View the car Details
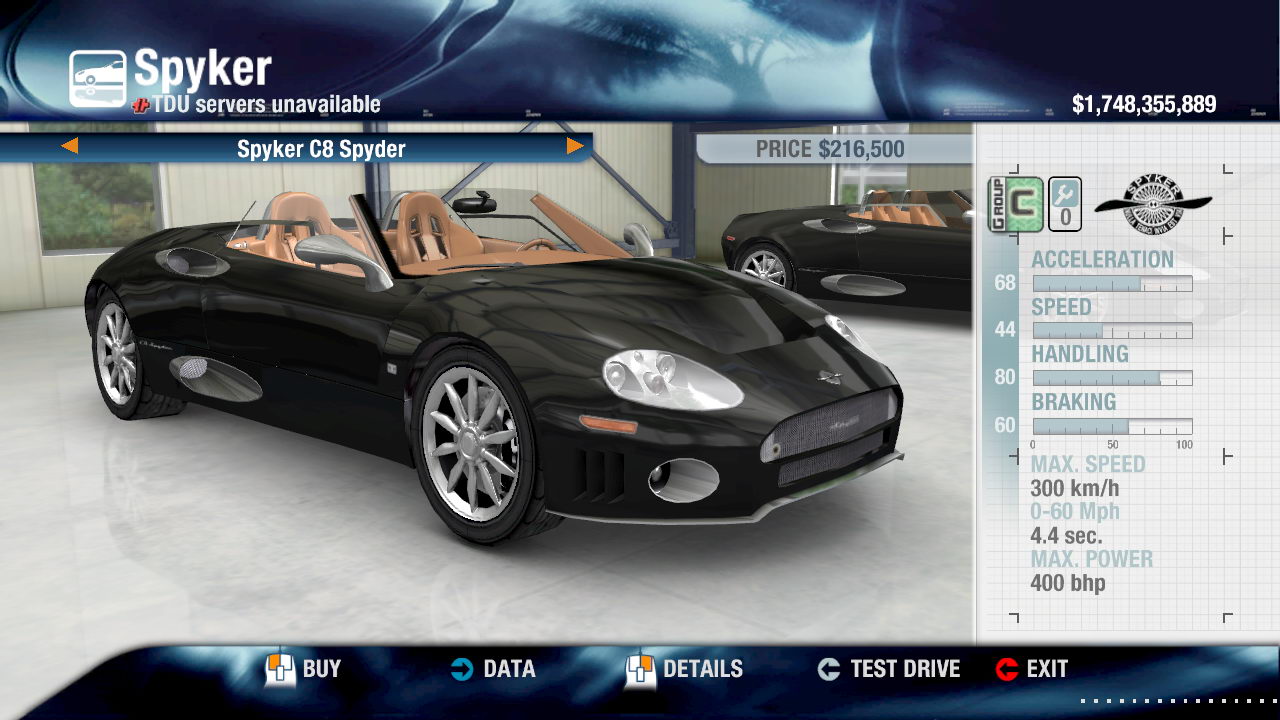This screenshot has width=1280, height=720. [685, 669]
